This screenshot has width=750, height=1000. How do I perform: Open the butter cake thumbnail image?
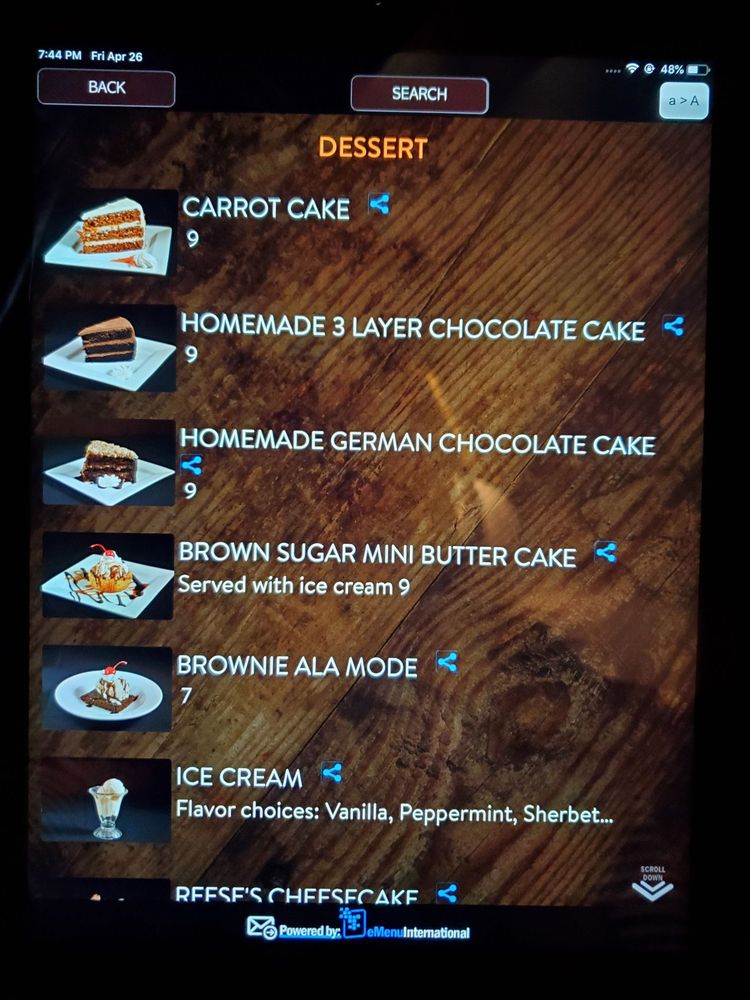(x=108, y=575)
